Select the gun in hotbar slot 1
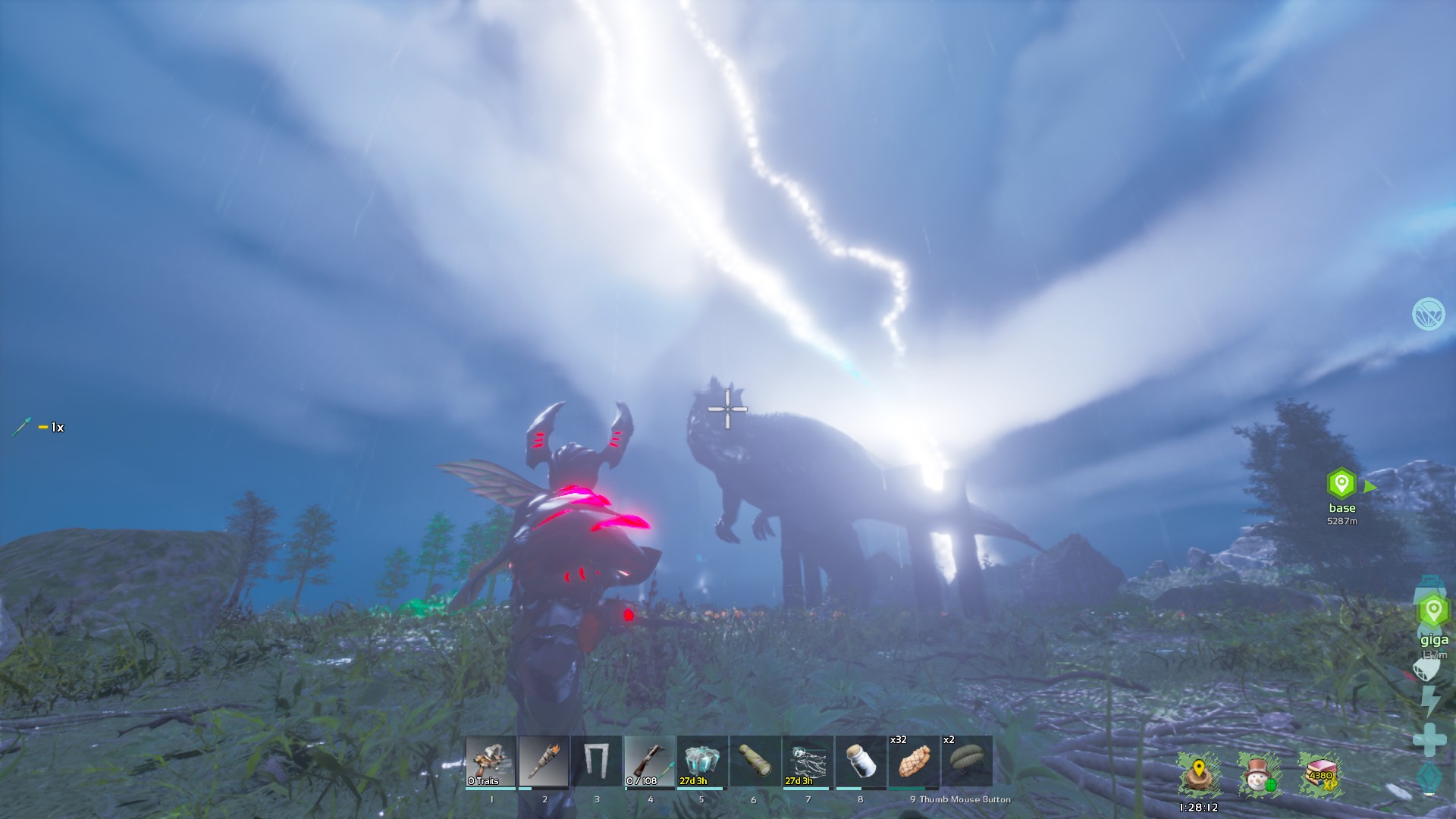This screenshot has width=1456, height=819. 491,761
